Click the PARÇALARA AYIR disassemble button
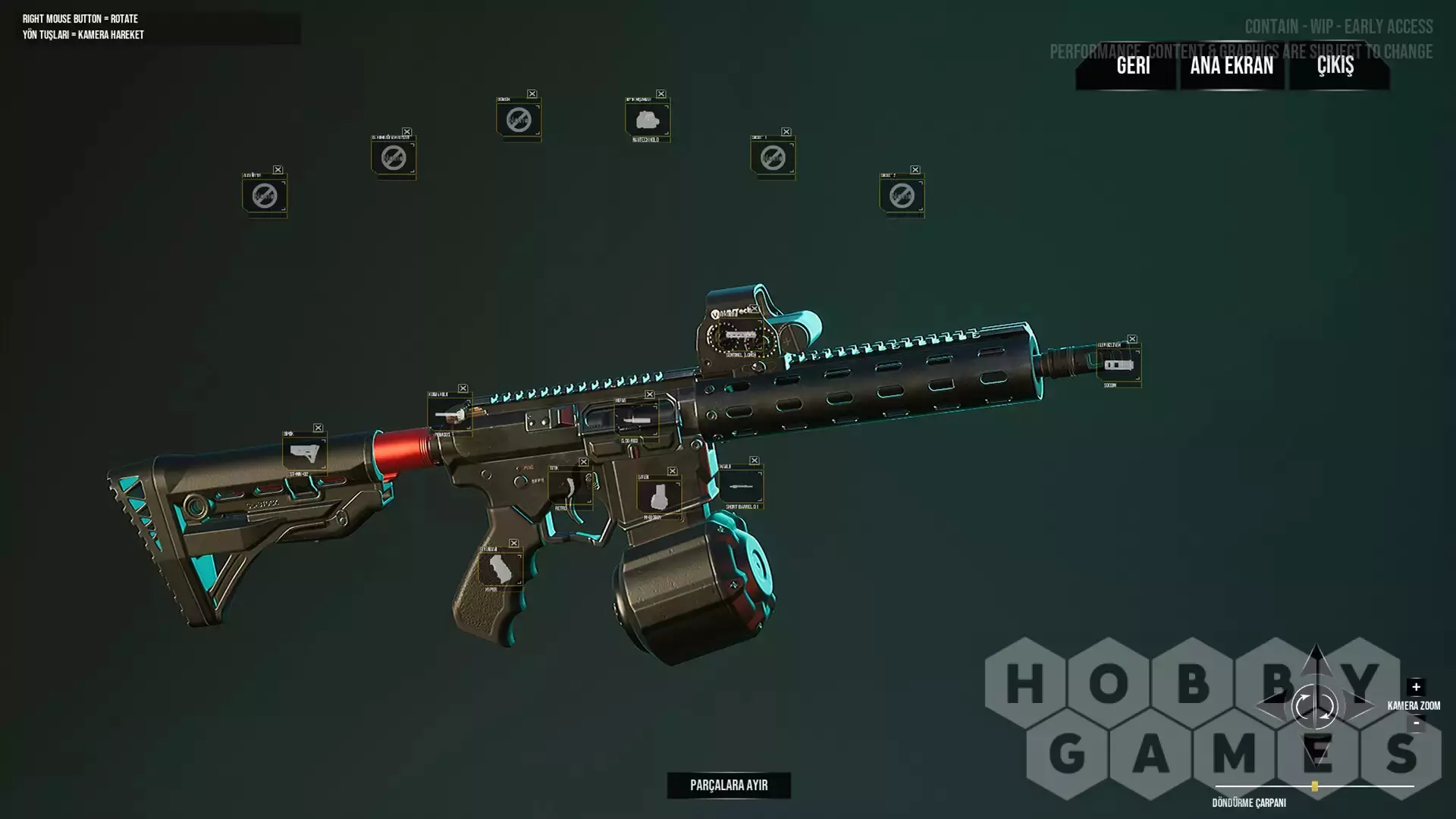1456x819 pixels. pos(729,786)
